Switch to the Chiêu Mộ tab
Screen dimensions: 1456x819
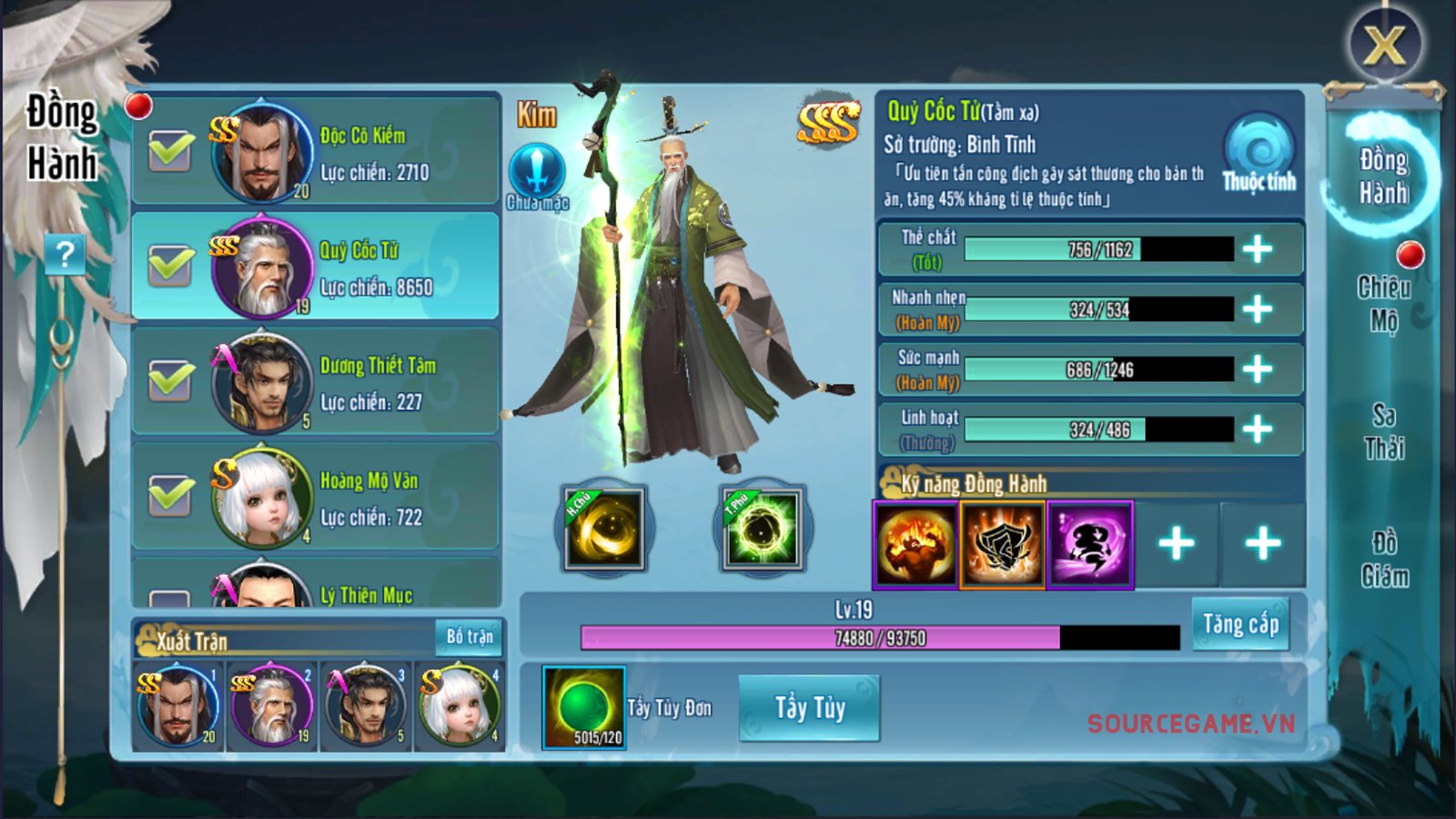click(x=1384, y=303)
